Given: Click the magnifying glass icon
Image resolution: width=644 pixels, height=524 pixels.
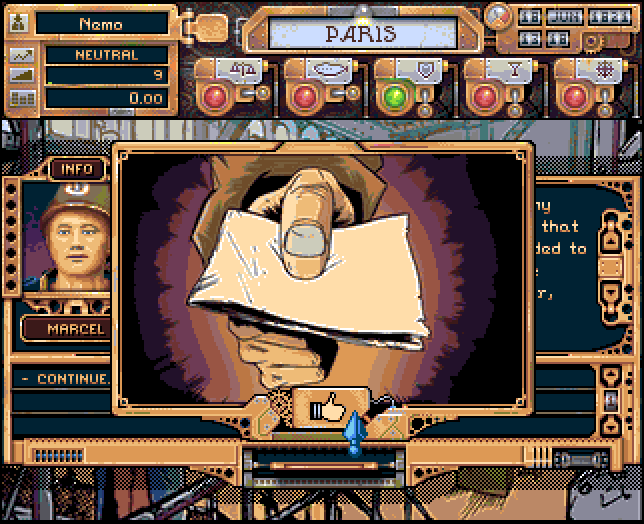Looking at the screenshot, I should pyautogui.click(x=498, y=16).
